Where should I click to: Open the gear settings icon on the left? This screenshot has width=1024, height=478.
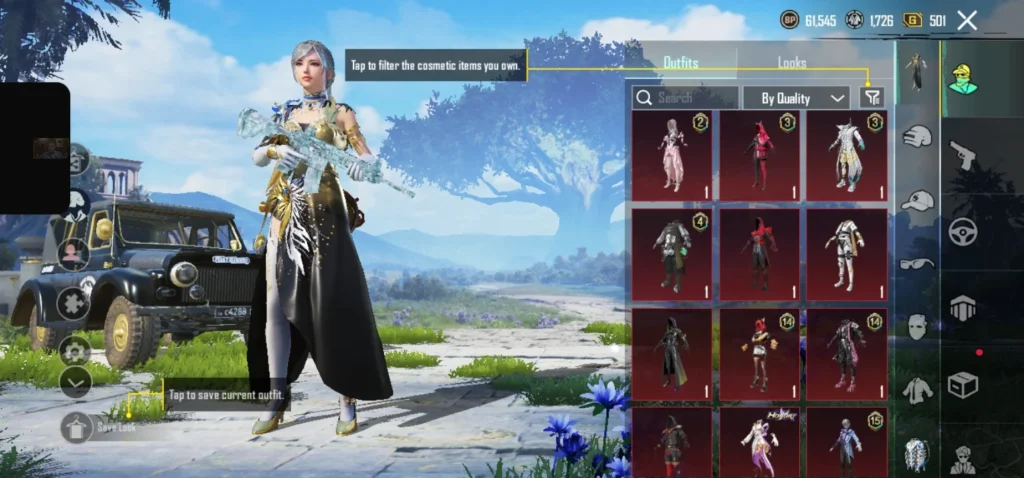pyautogui.click(x=75, y=351)
